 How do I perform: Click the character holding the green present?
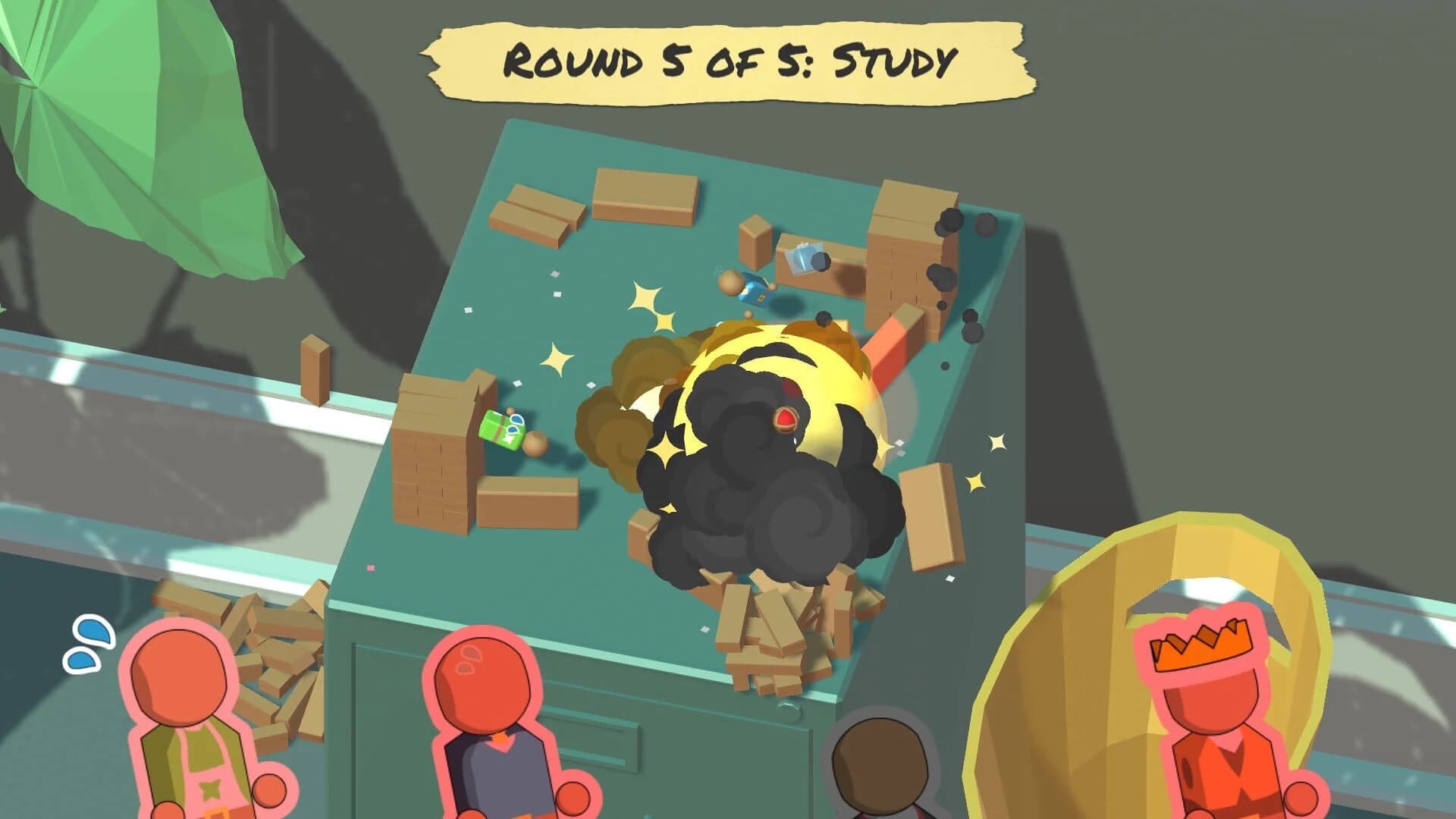[x=535, y=444]
